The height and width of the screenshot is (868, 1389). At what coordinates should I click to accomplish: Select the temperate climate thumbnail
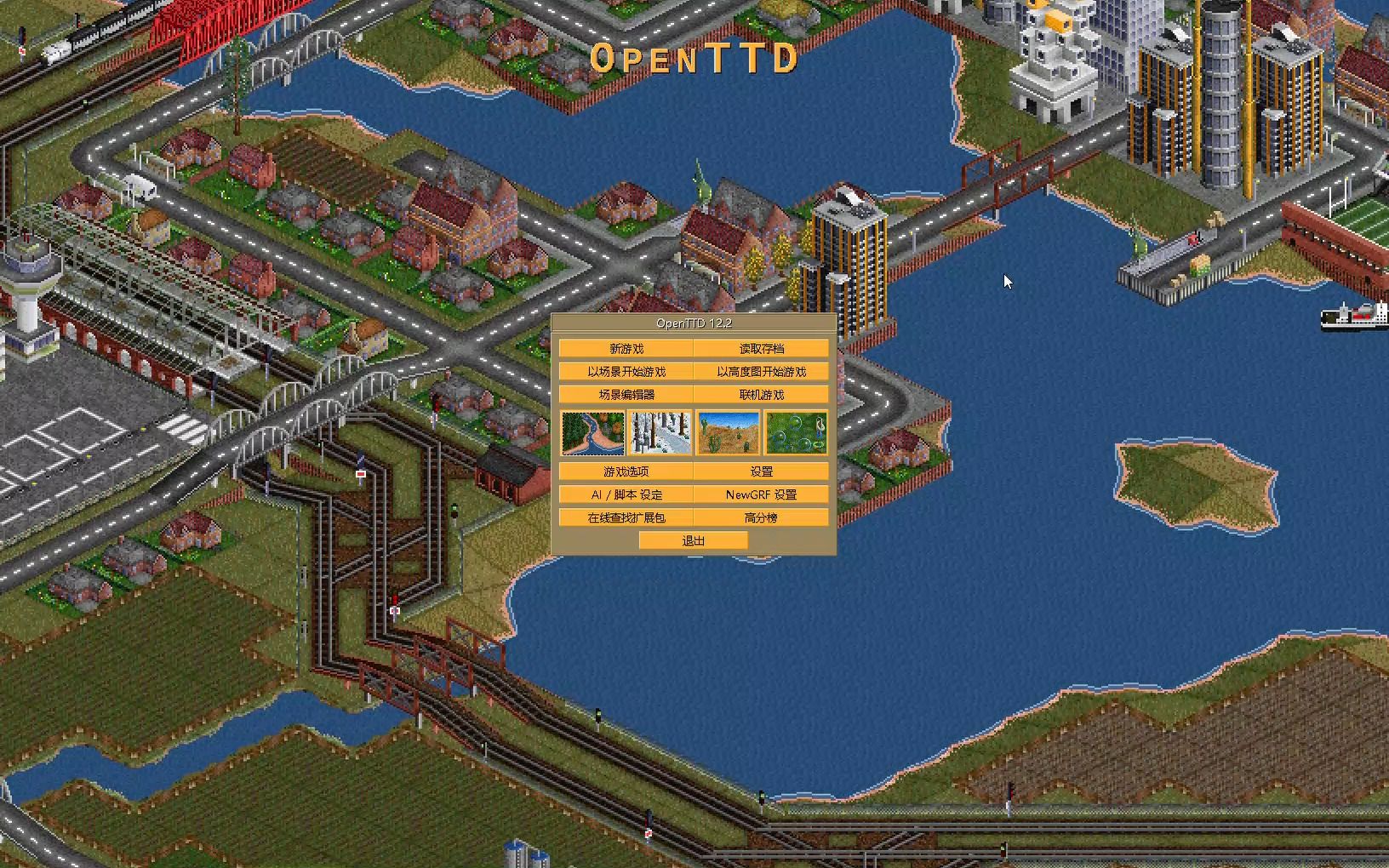593,433
